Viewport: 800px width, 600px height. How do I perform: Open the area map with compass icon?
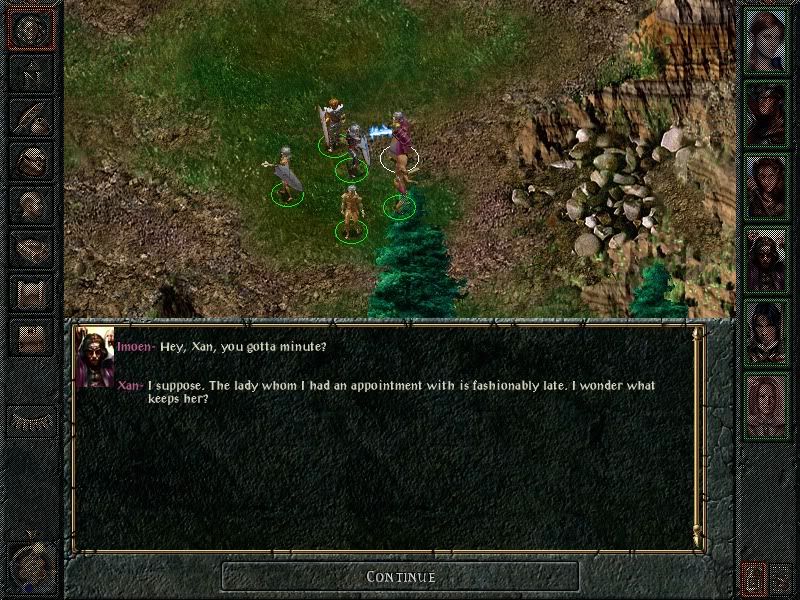[30, 72]
